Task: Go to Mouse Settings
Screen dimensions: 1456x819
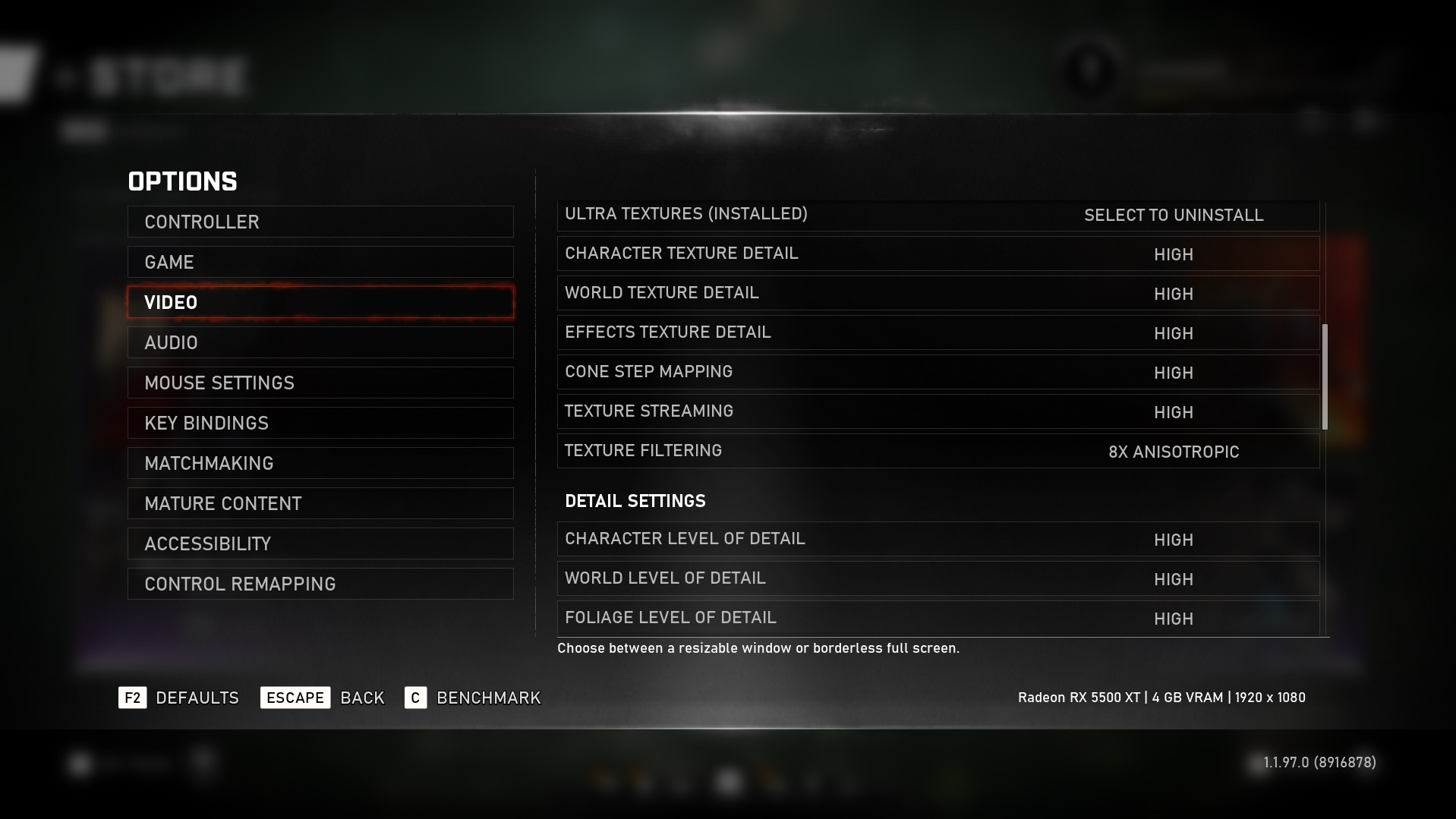Action: tap(320, 383)
